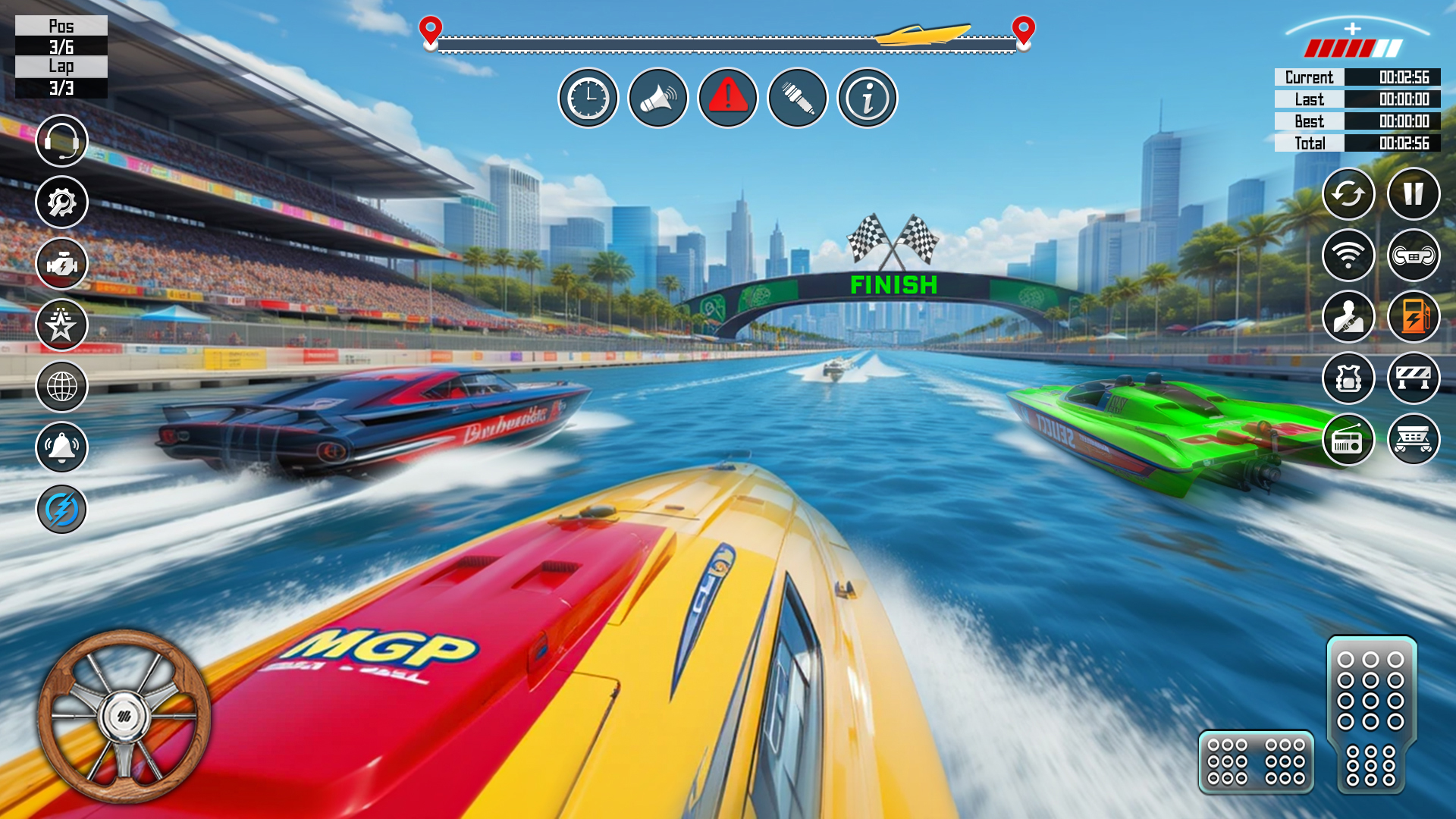Hit the wide brake pedal
This screenshot has height=819, width=1456.
(x=1256, y=761)
